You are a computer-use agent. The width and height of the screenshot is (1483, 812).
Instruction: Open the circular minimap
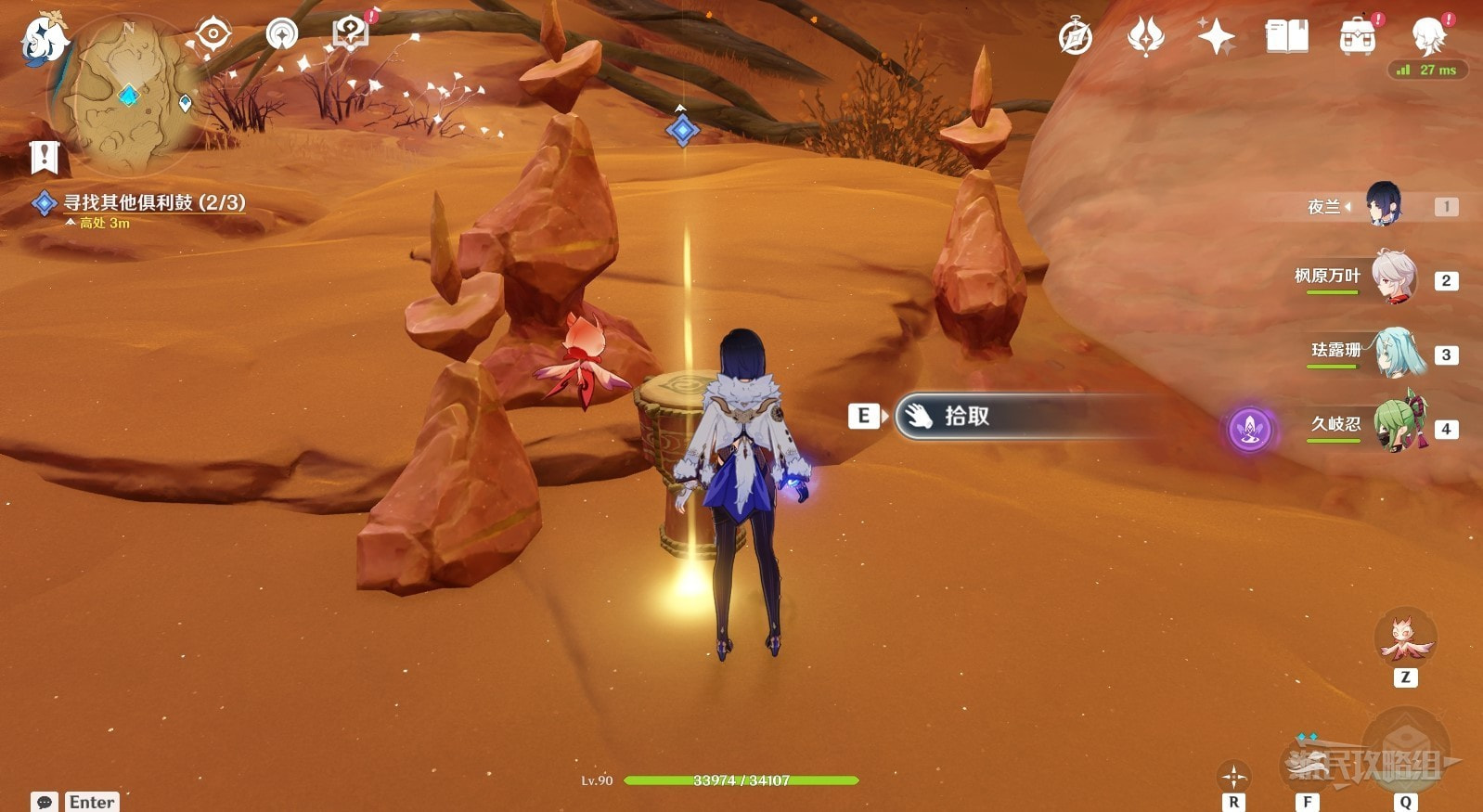click(x=125, y=93)
